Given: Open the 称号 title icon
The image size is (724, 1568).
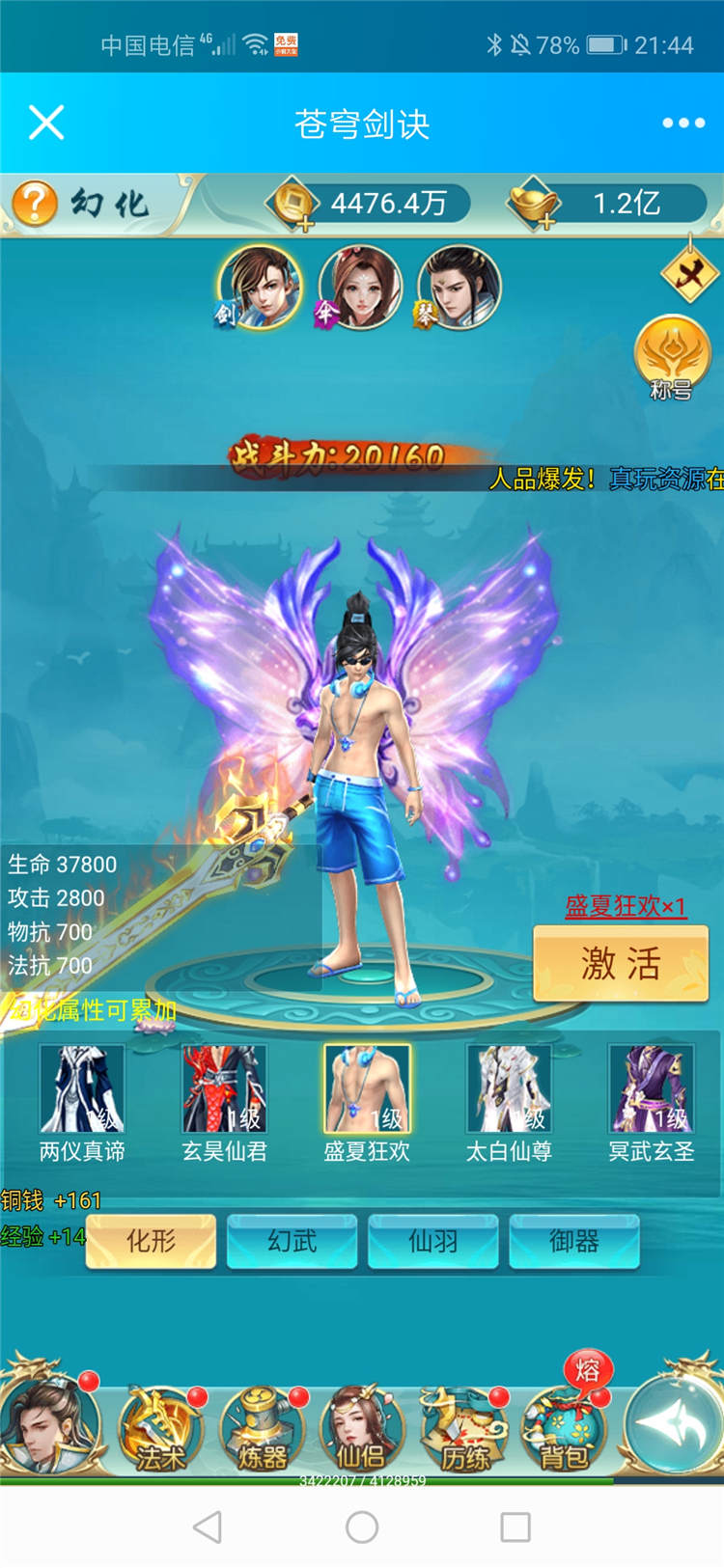Looking at the screenshot, I should (x=672, y=357).
